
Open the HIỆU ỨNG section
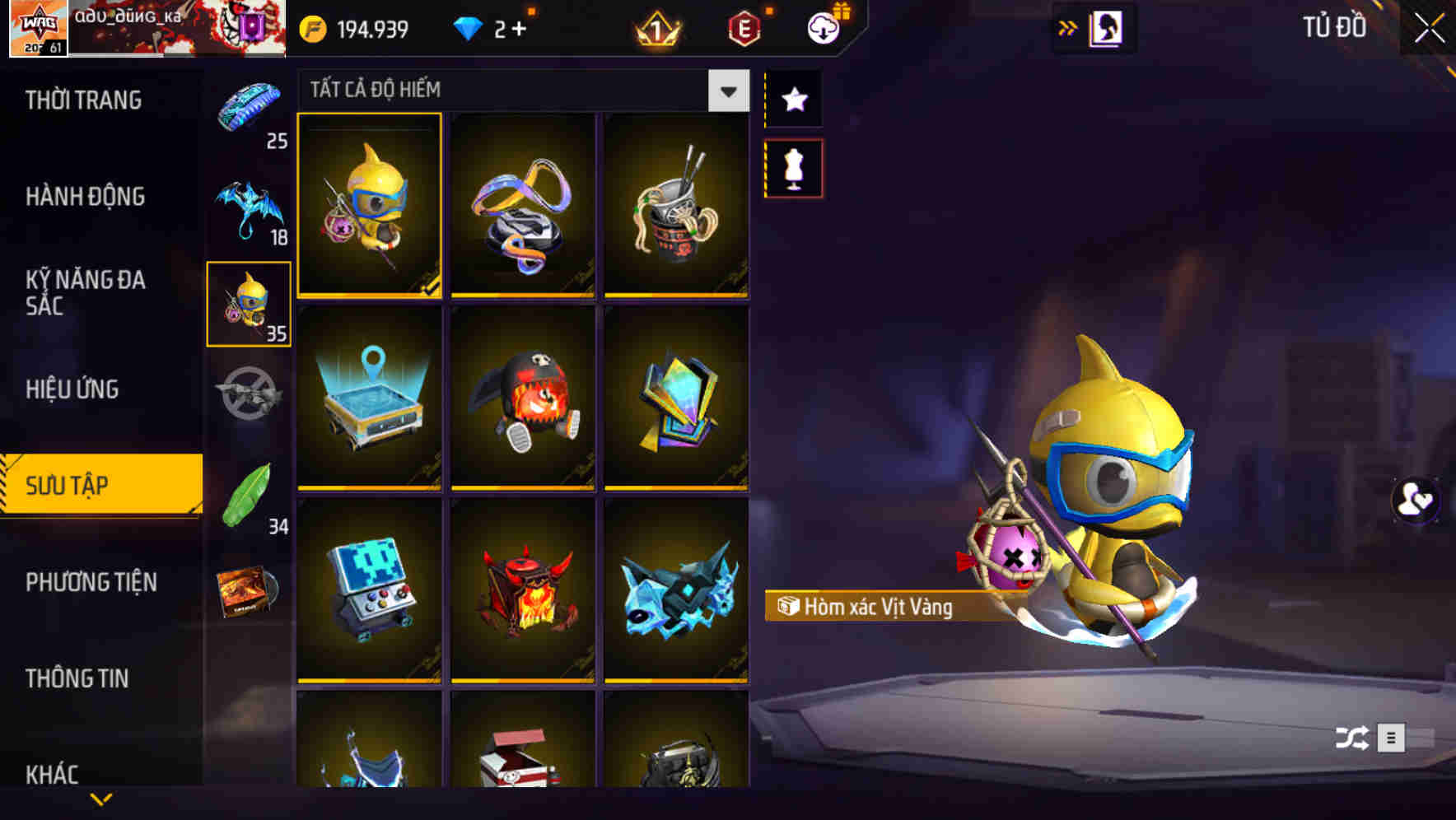pos(72,389)
